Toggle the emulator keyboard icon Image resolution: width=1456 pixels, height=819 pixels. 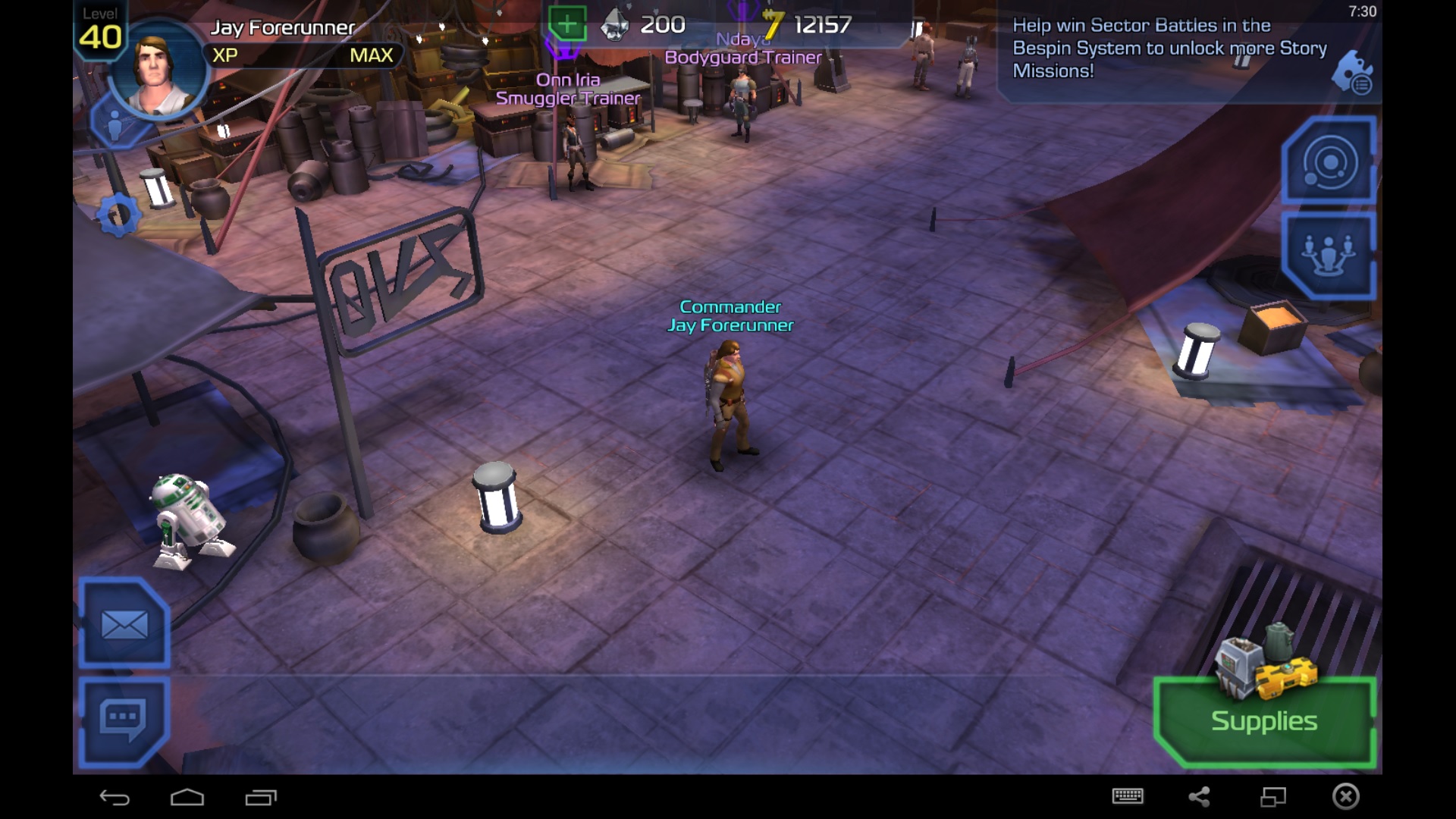point(1128,796)
